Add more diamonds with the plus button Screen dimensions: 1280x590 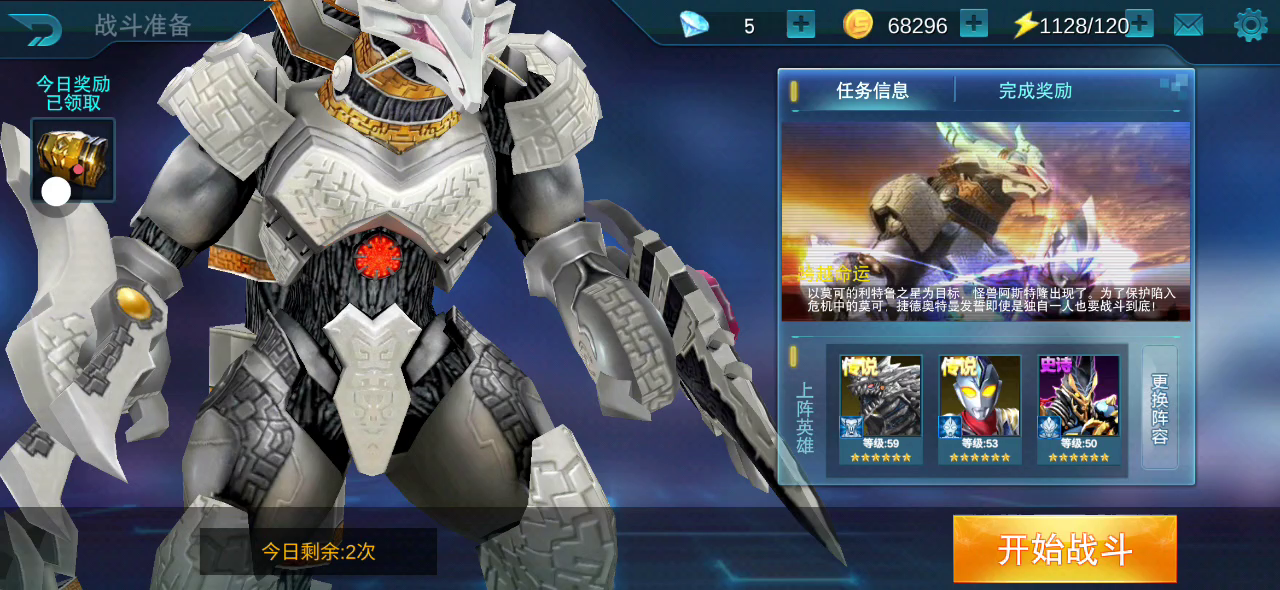[x=801, y=24]
